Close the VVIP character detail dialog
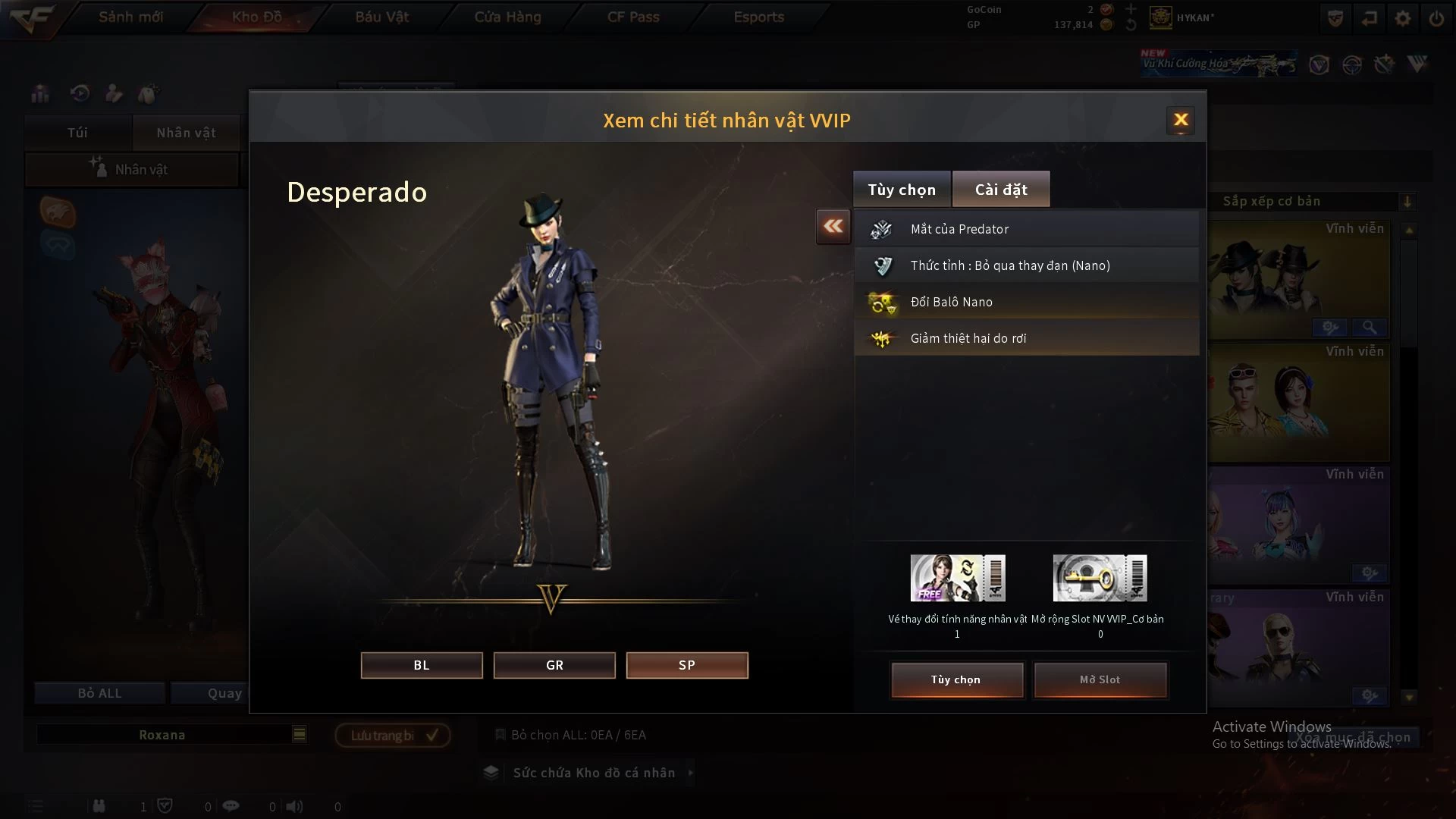This screenshot has width=1456, height=819. 1181,120
